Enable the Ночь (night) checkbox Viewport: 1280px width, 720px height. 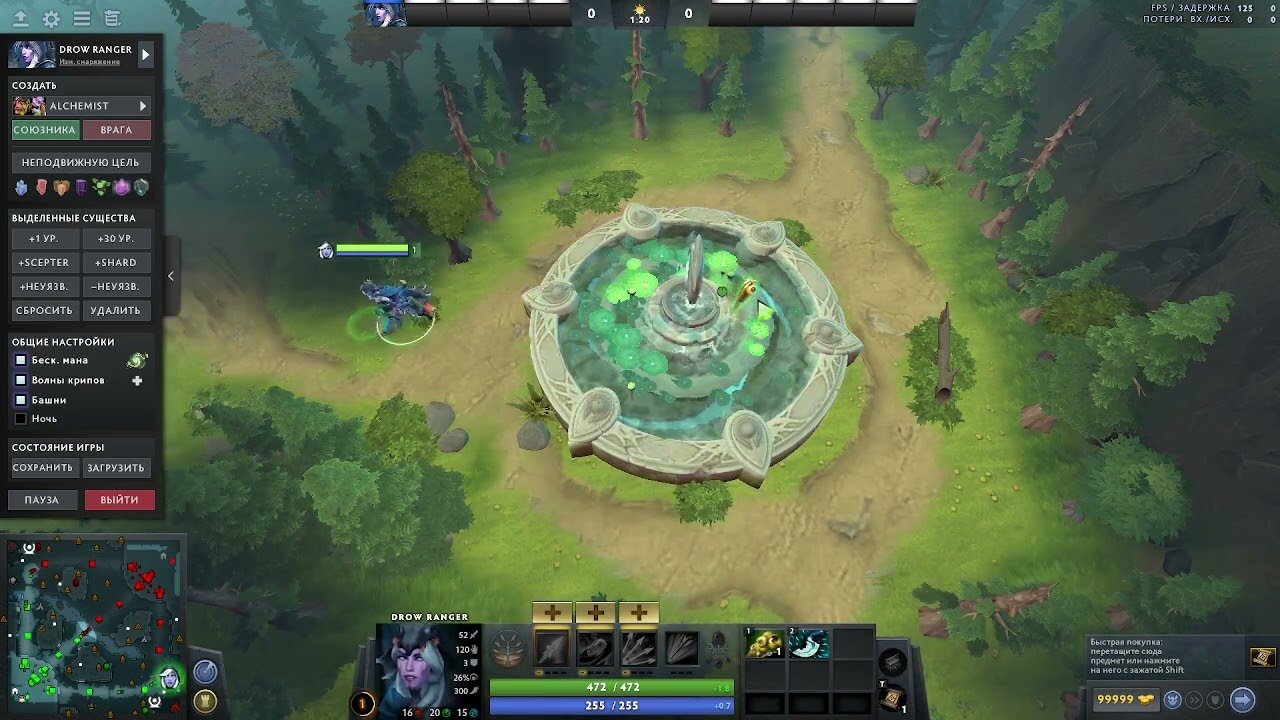point(20,419)
